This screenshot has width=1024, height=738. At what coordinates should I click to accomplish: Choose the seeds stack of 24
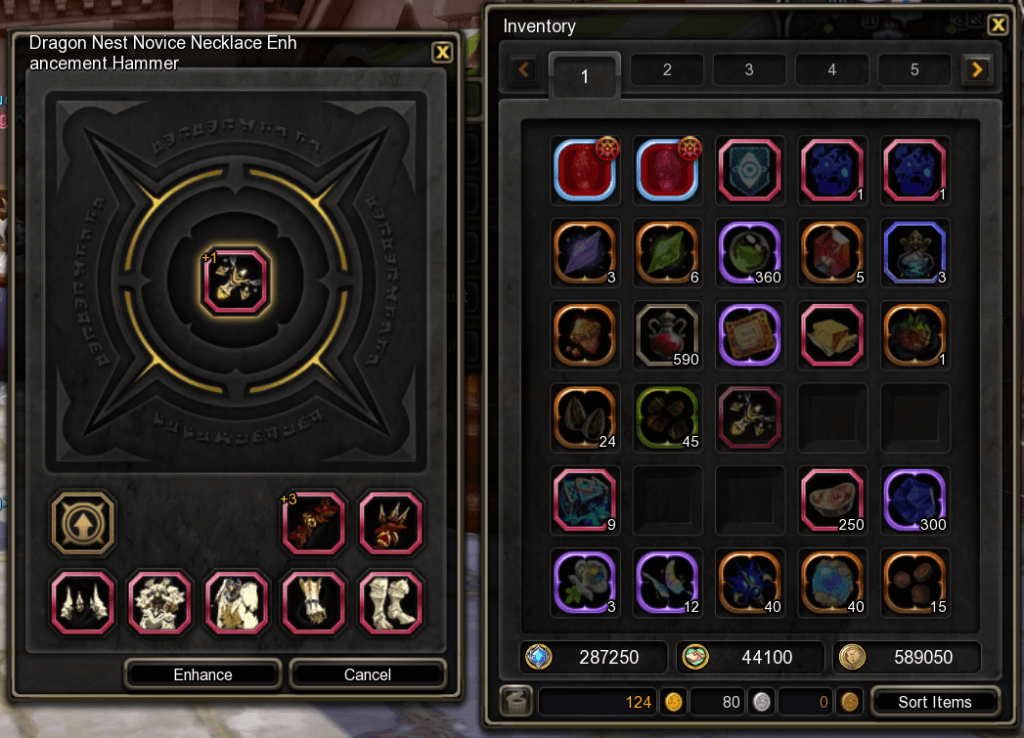pyautogui.click(x=585, y=417)
